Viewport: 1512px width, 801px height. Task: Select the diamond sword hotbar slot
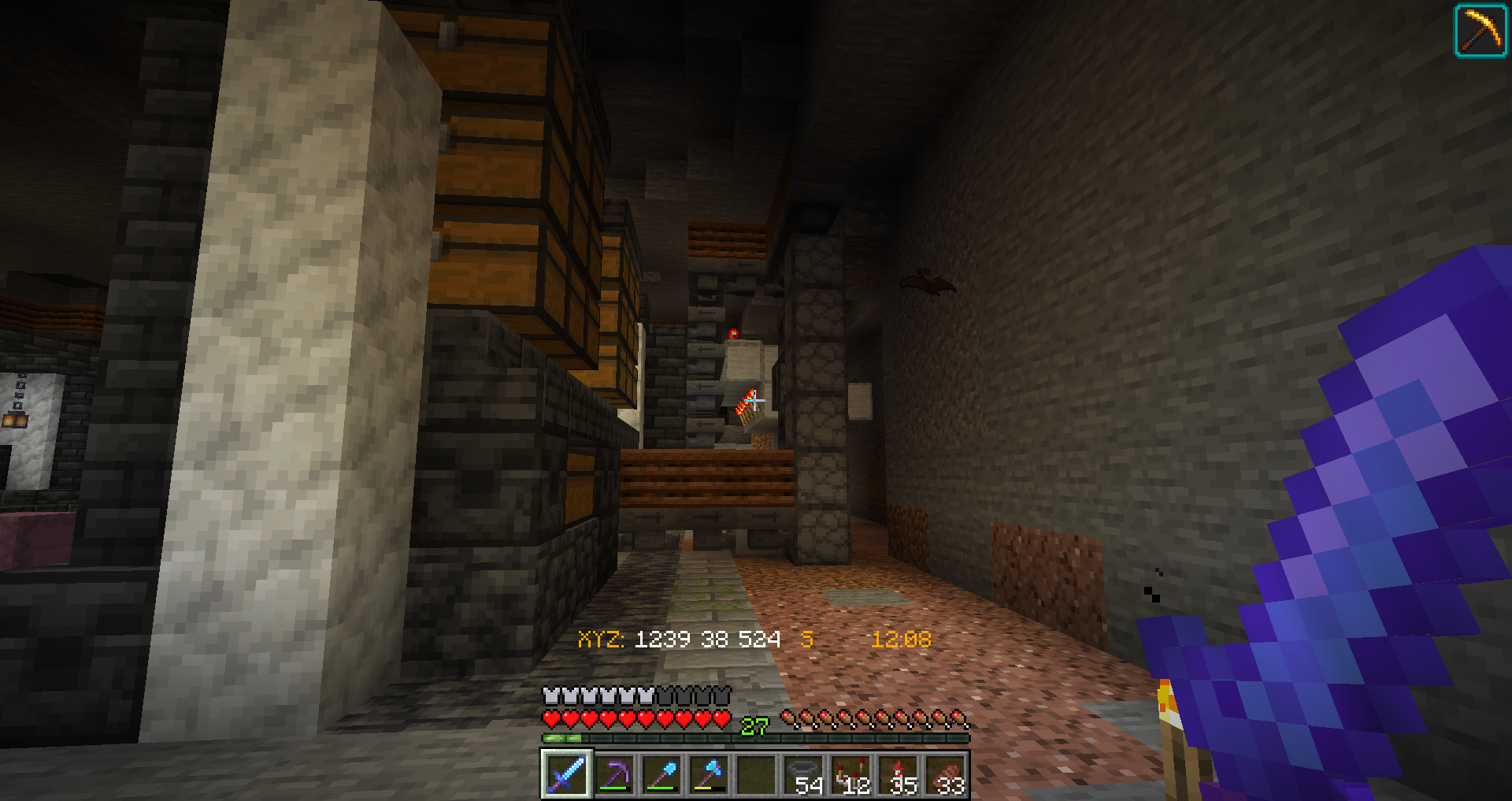click(566, 774)
